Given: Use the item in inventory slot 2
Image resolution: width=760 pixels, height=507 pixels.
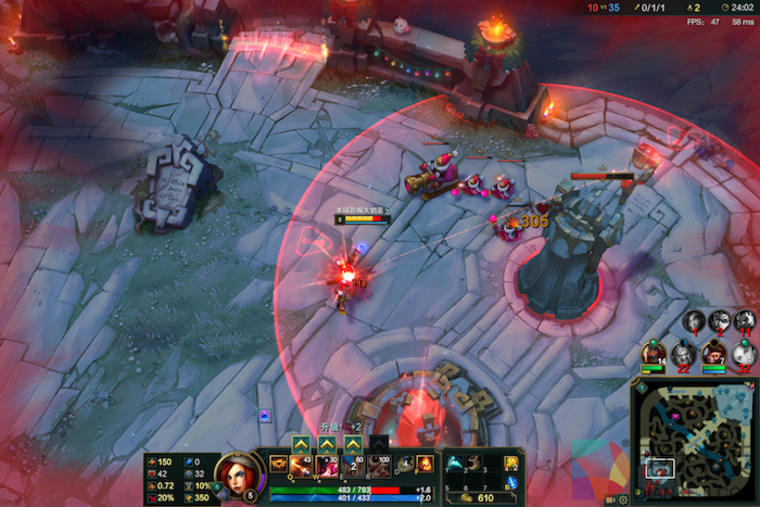Looking at the screenshot, I should [474, 462].
